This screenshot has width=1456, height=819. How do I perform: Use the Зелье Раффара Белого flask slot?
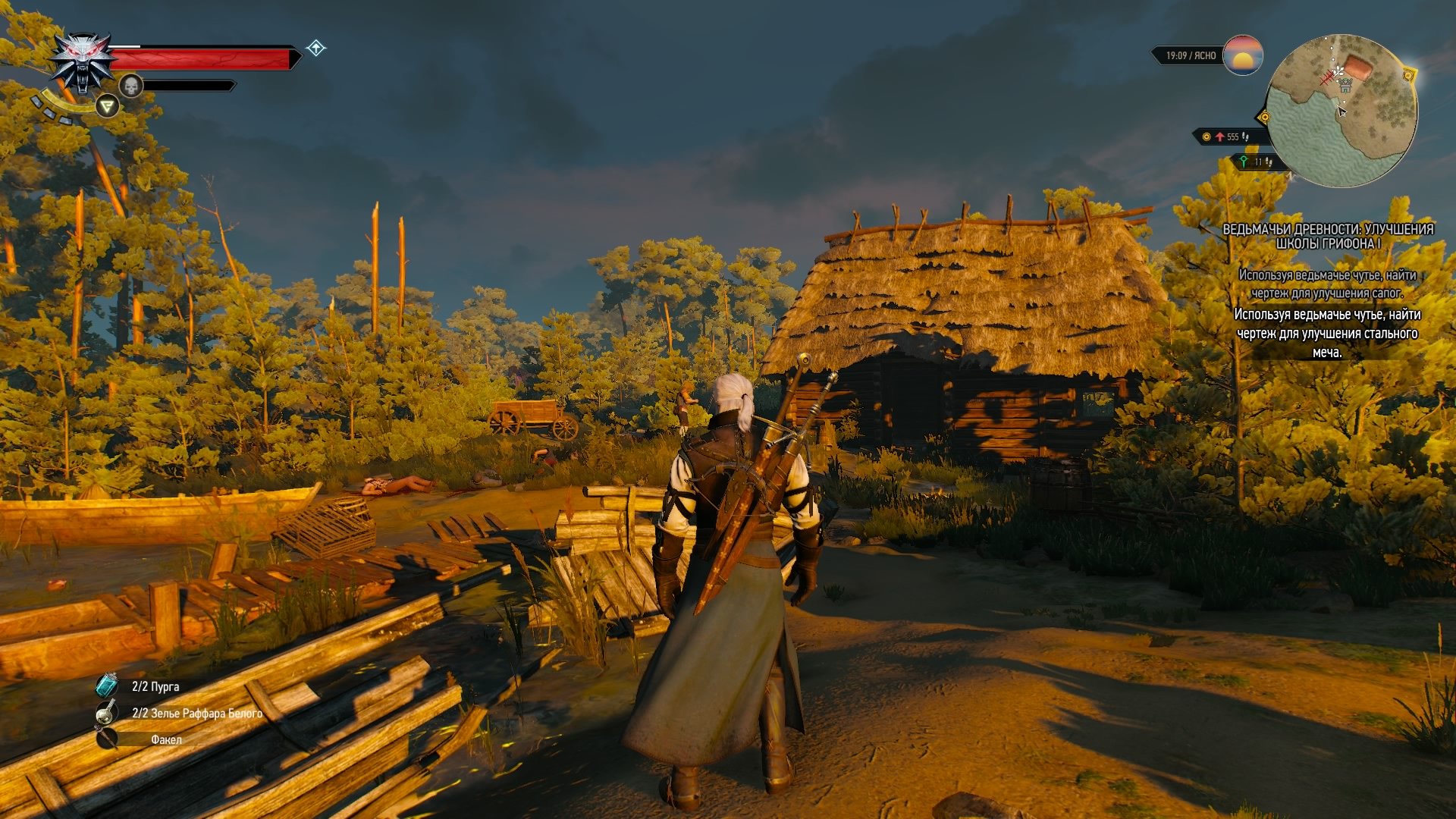point(107,712)
